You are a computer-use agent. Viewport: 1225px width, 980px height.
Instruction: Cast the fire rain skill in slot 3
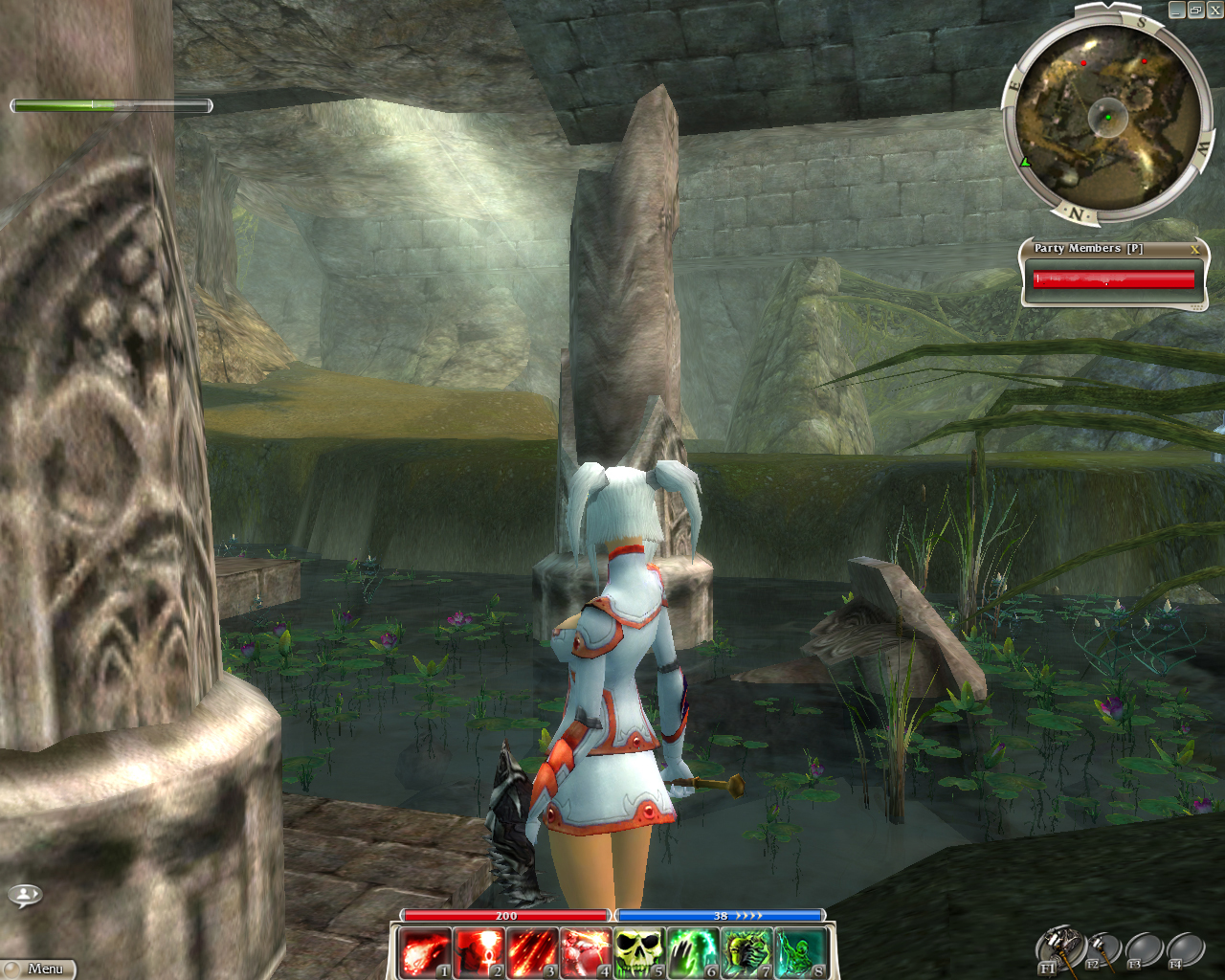pyautogui.click(x=532, y=953)
